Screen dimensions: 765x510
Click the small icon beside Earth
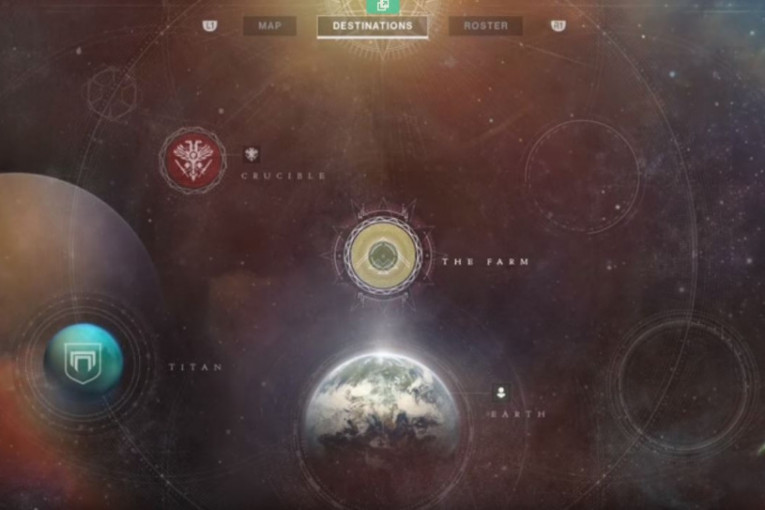tap(500, 392)
